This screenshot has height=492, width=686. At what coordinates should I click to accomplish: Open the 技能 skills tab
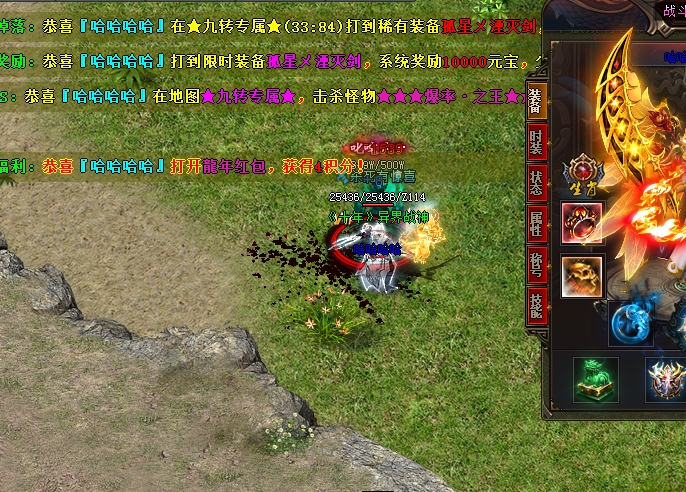click(x=536, y=304)
